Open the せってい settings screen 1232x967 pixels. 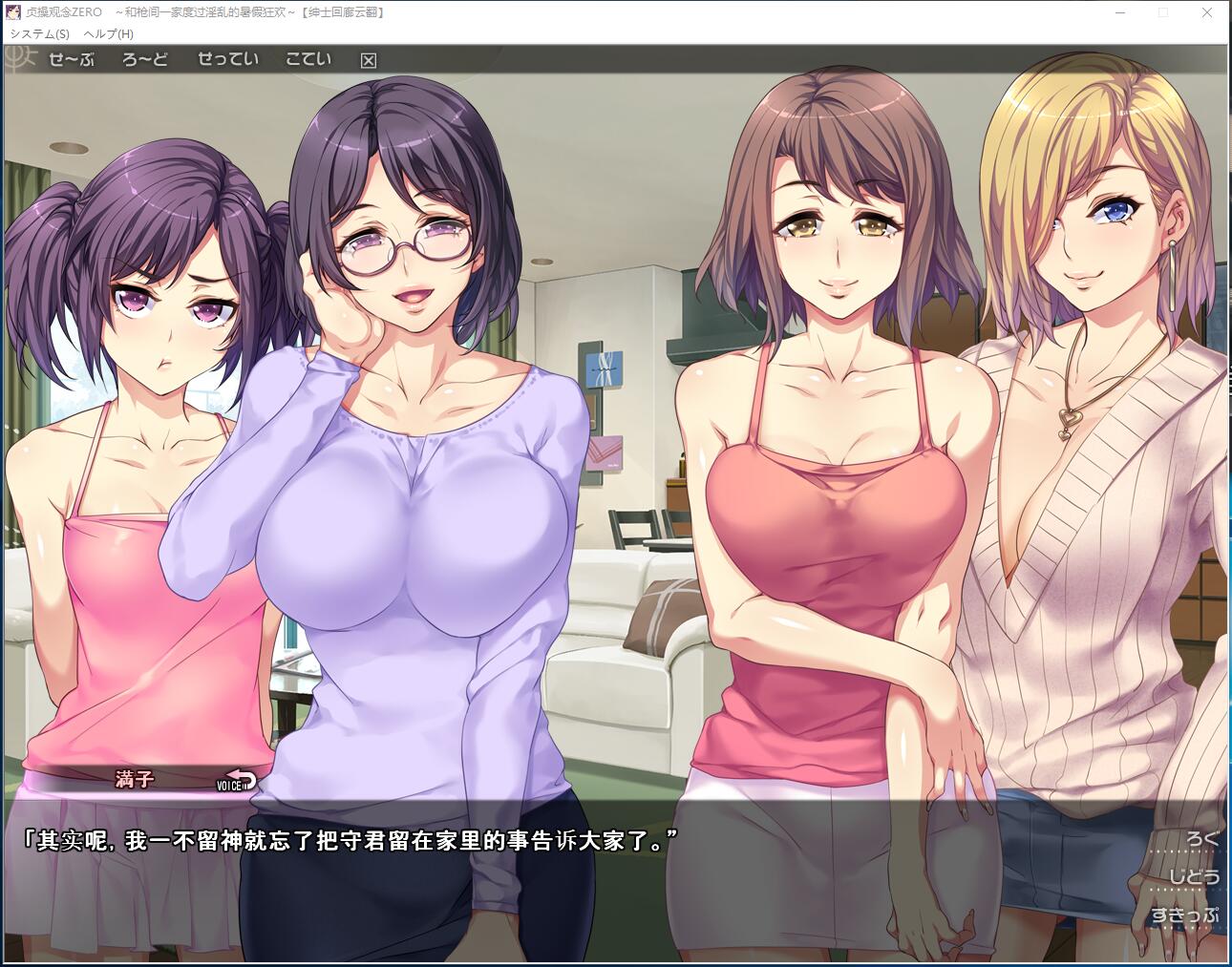click(x=228, y=59)
